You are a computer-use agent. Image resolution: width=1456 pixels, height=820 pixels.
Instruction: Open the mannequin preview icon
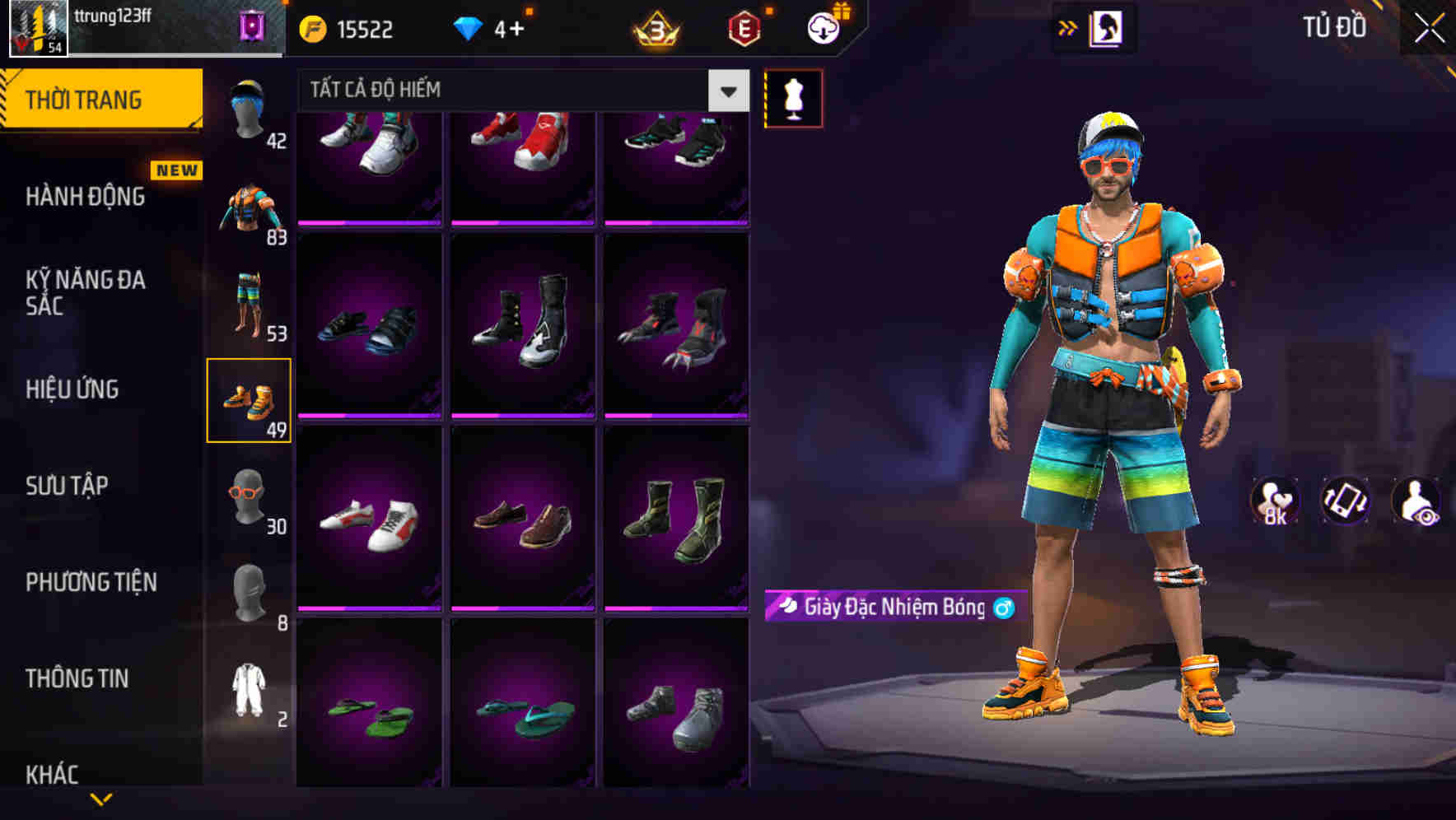coord(793,97)
